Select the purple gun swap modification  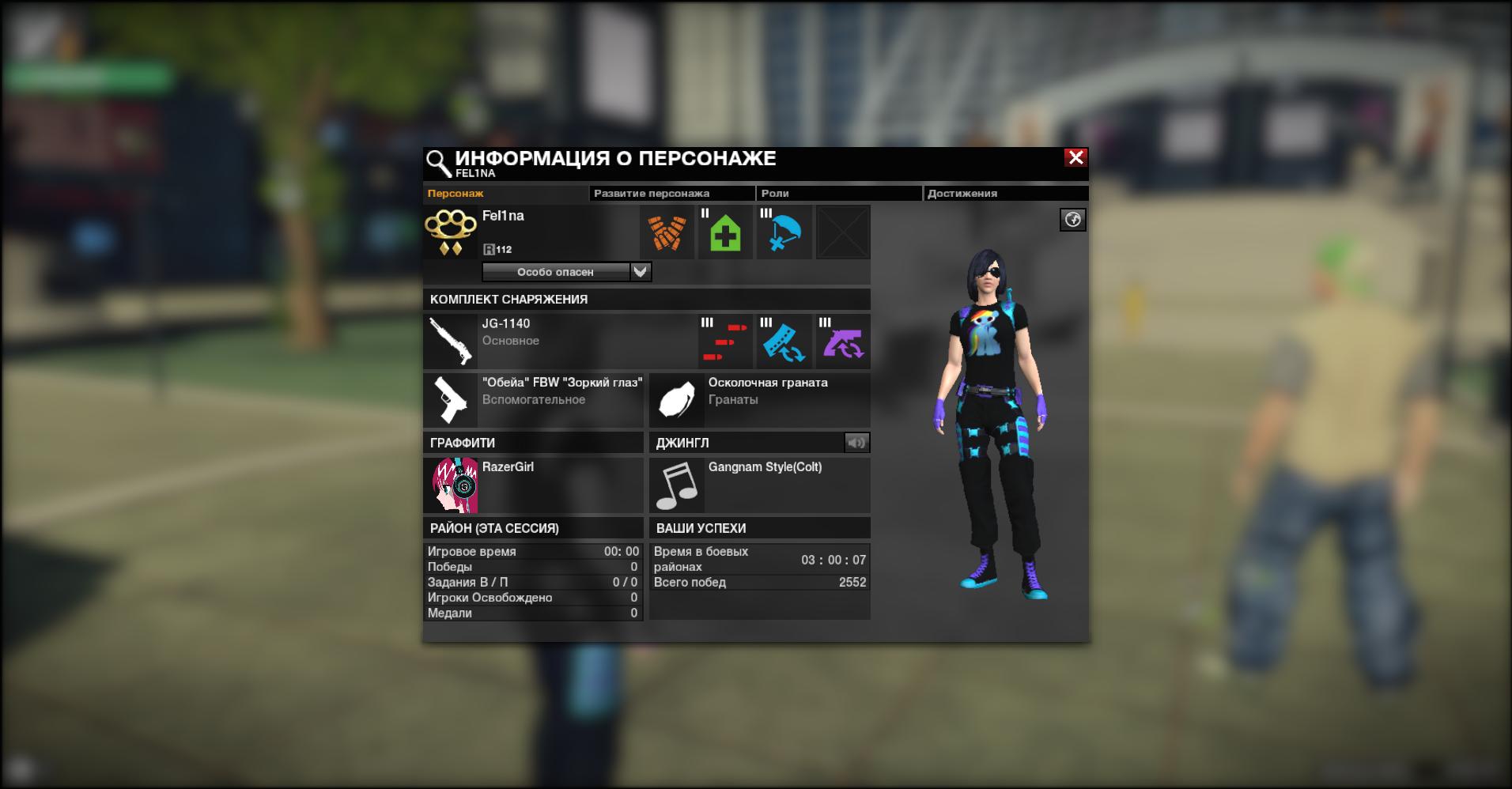coord(843,342)
